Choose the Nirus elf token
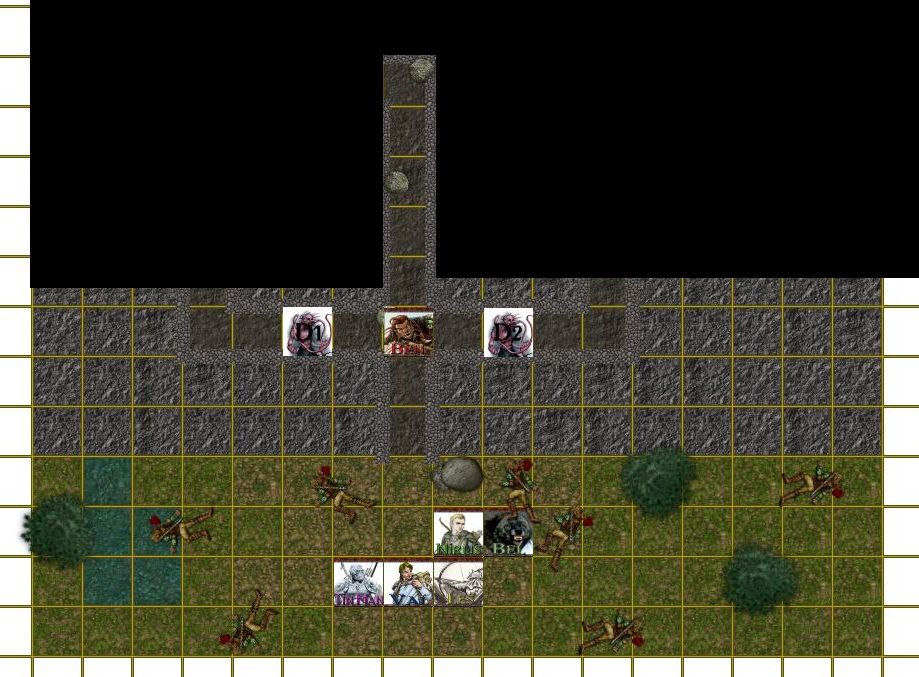 coord(458,533)
